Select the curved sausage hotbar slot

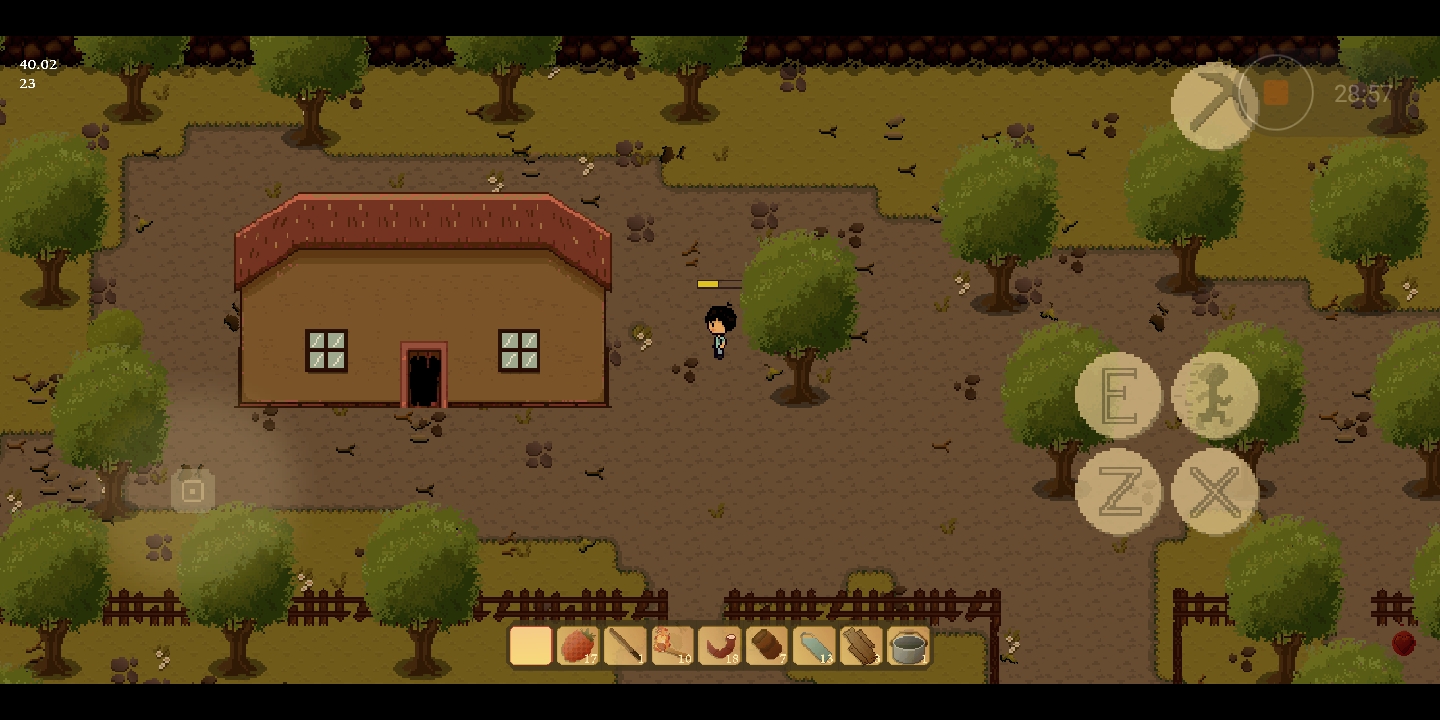719,646
